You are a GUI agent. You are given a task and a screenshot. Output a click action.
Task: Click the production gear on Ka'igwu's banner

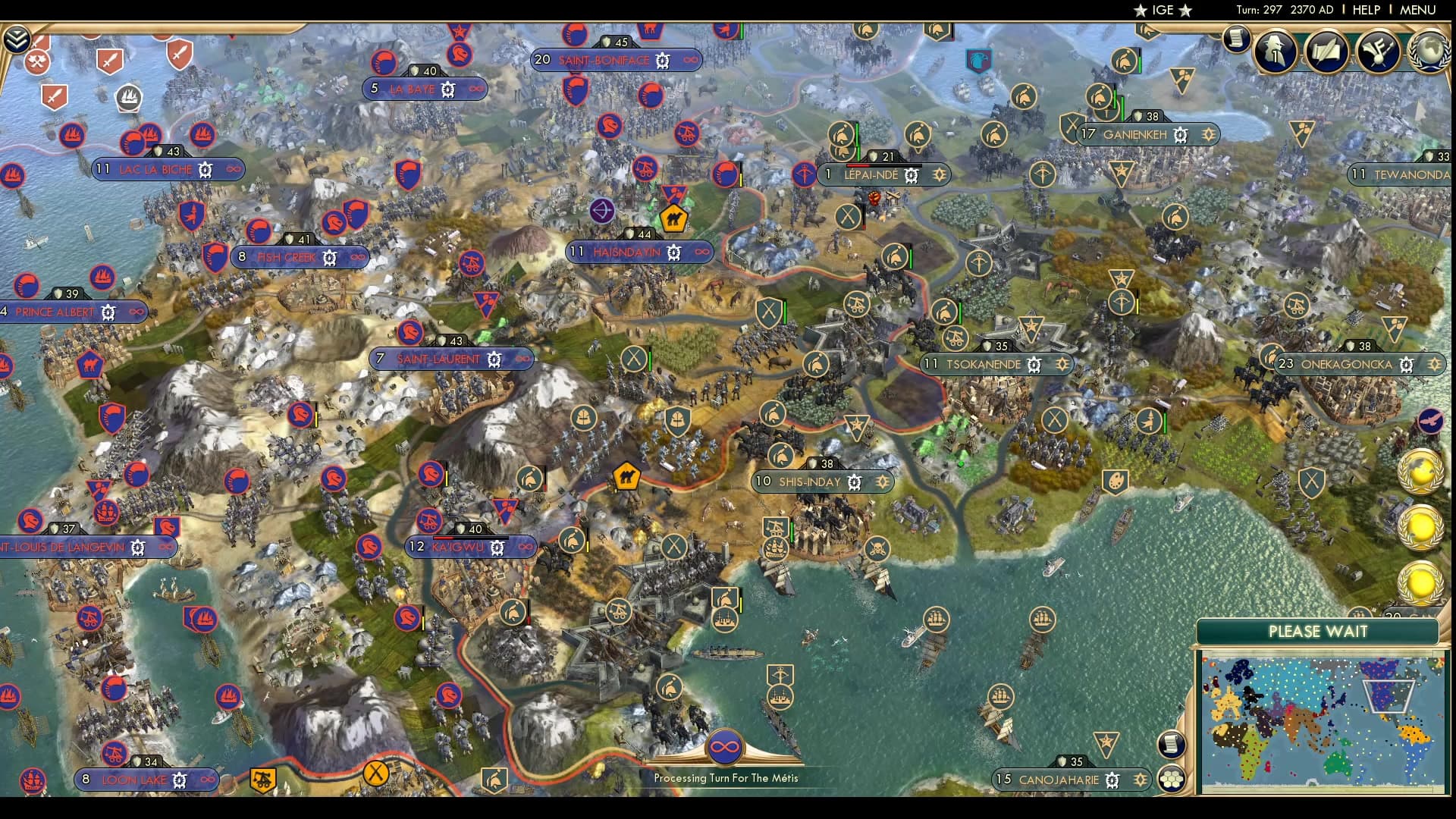(x=497, y=546)
